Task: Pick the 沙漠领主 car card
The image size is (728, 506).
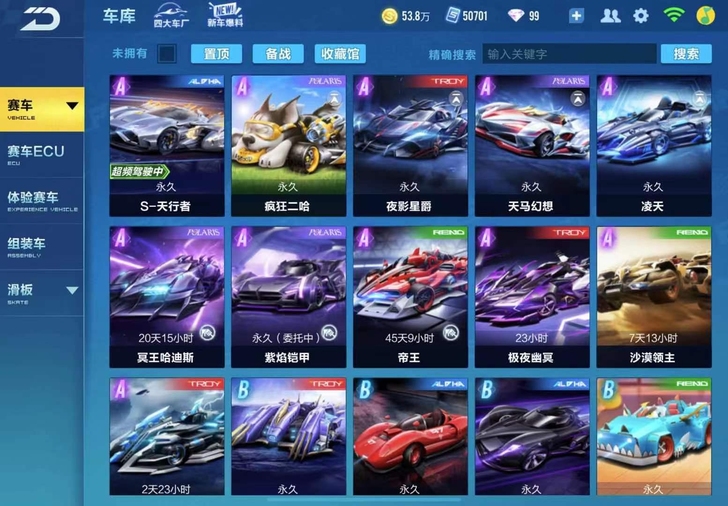Action: (x=653, y=296)
